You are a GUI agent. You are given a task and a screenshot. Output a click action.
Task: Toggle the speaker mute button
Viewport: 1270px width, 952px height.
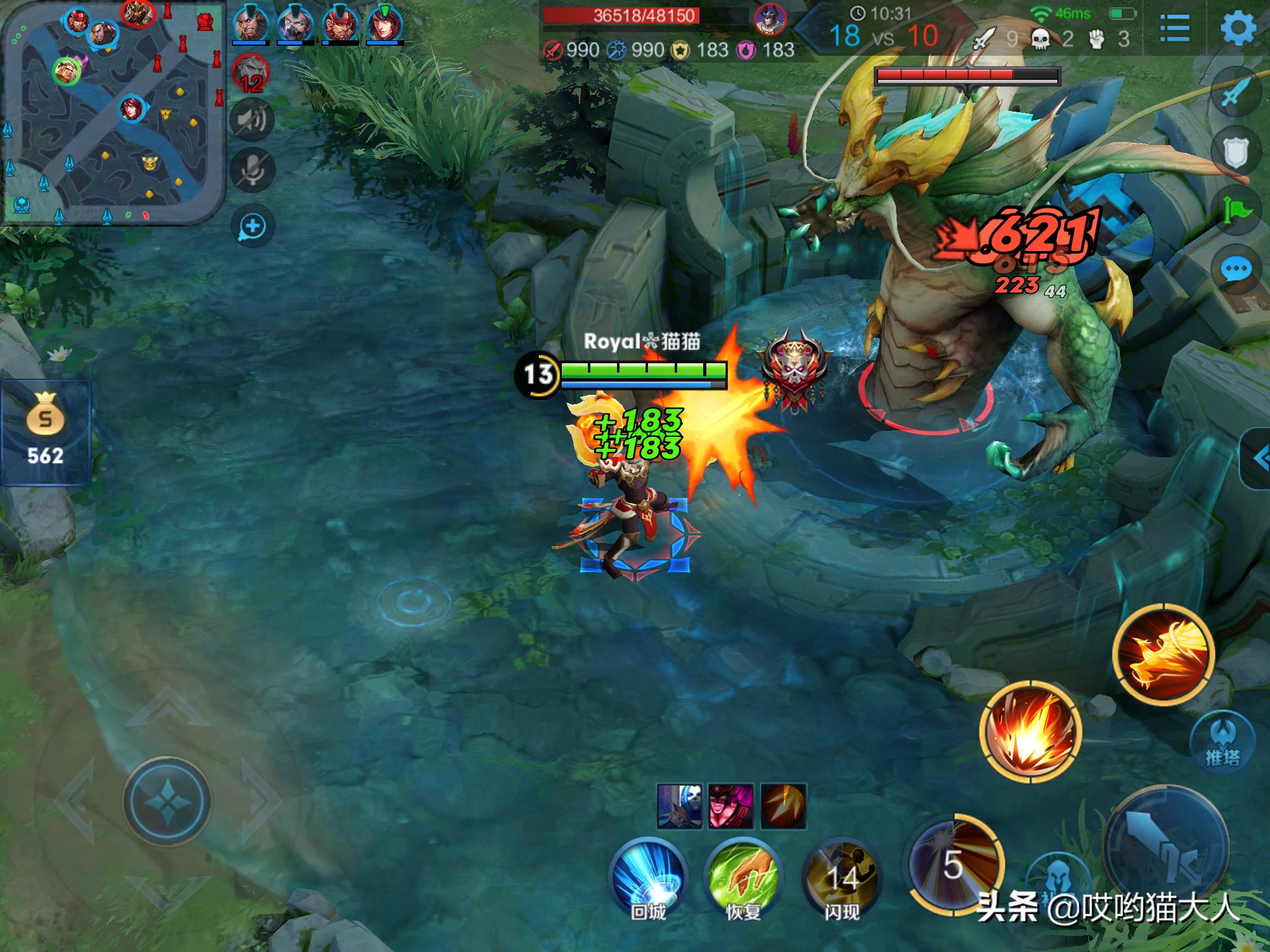pos(252,120)
